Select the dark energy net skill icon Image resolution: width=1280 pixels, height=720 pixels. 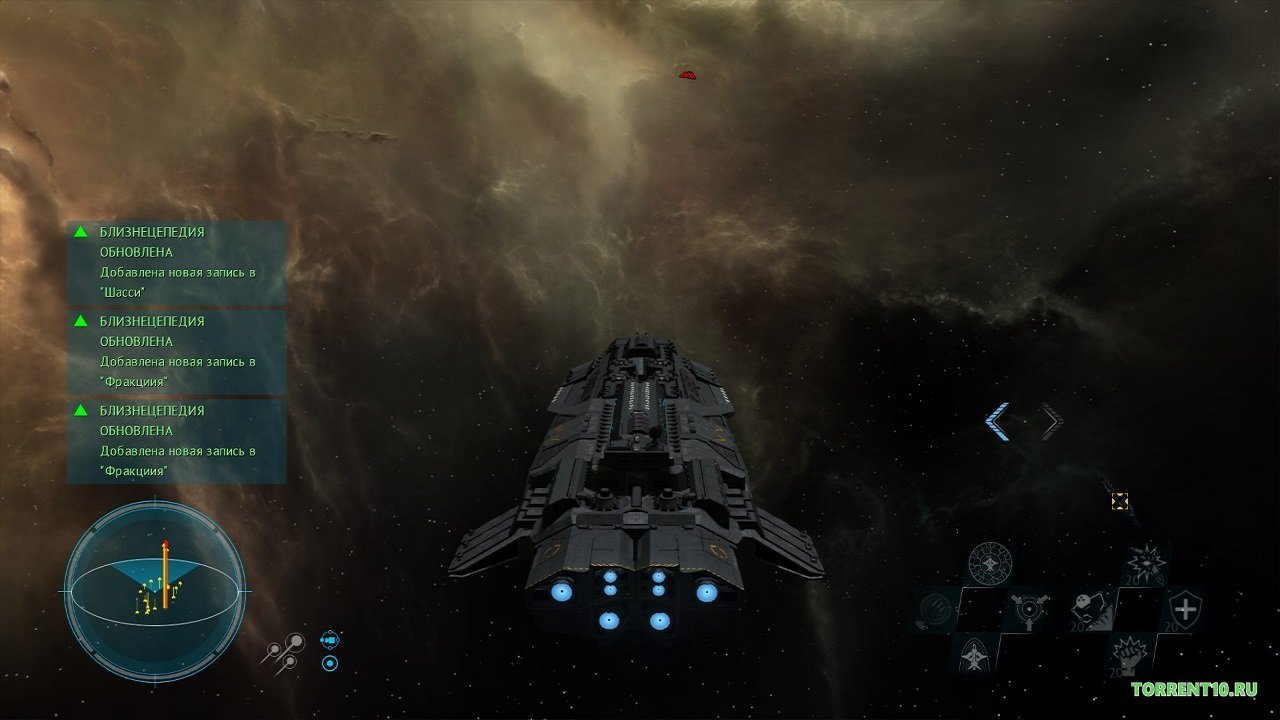point(934,610)
